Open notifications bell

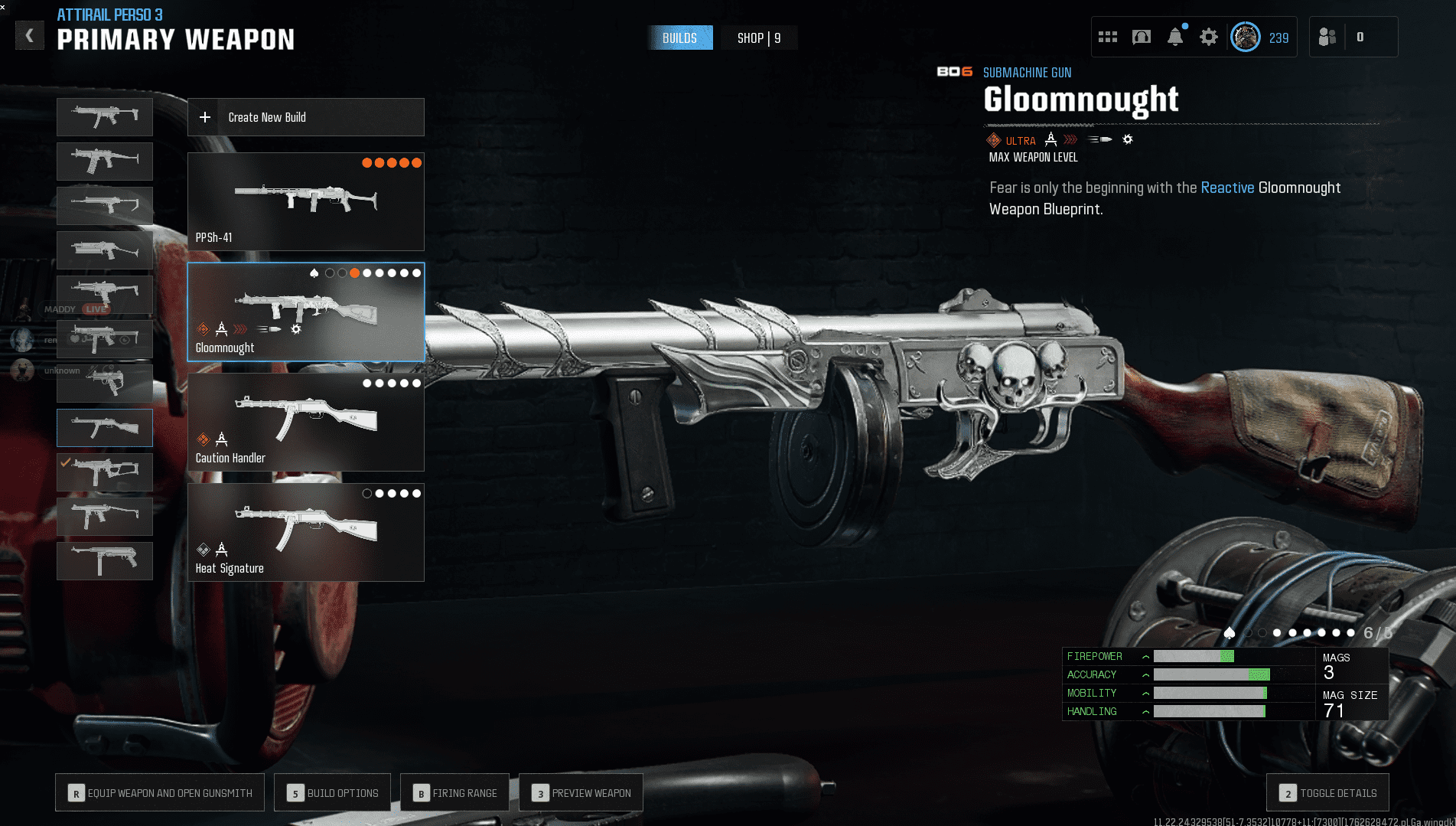click(1174, 37)
